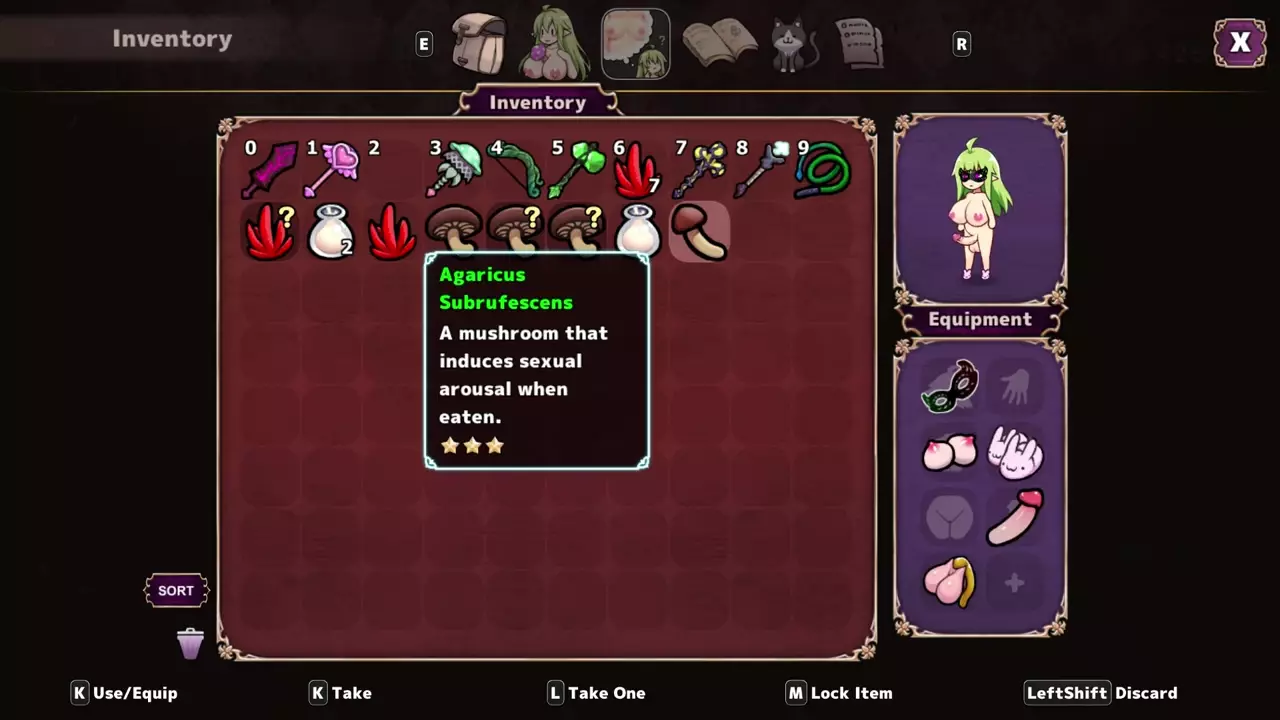Viewport: 1280px width, 720px height.
Task: Click the equipped bunny slippers slot
Action: coord(1015,452)
